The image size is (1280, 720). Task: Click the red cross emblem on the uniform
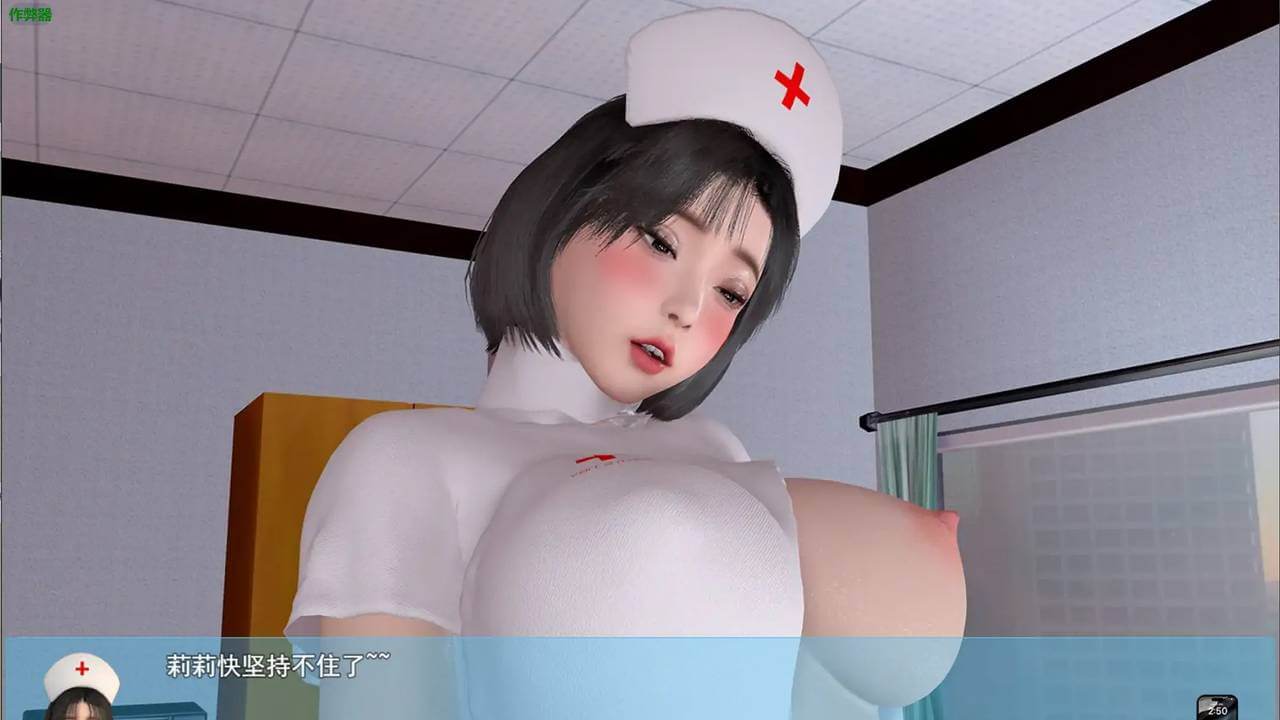pyautogui.click(x=597, y=460)
